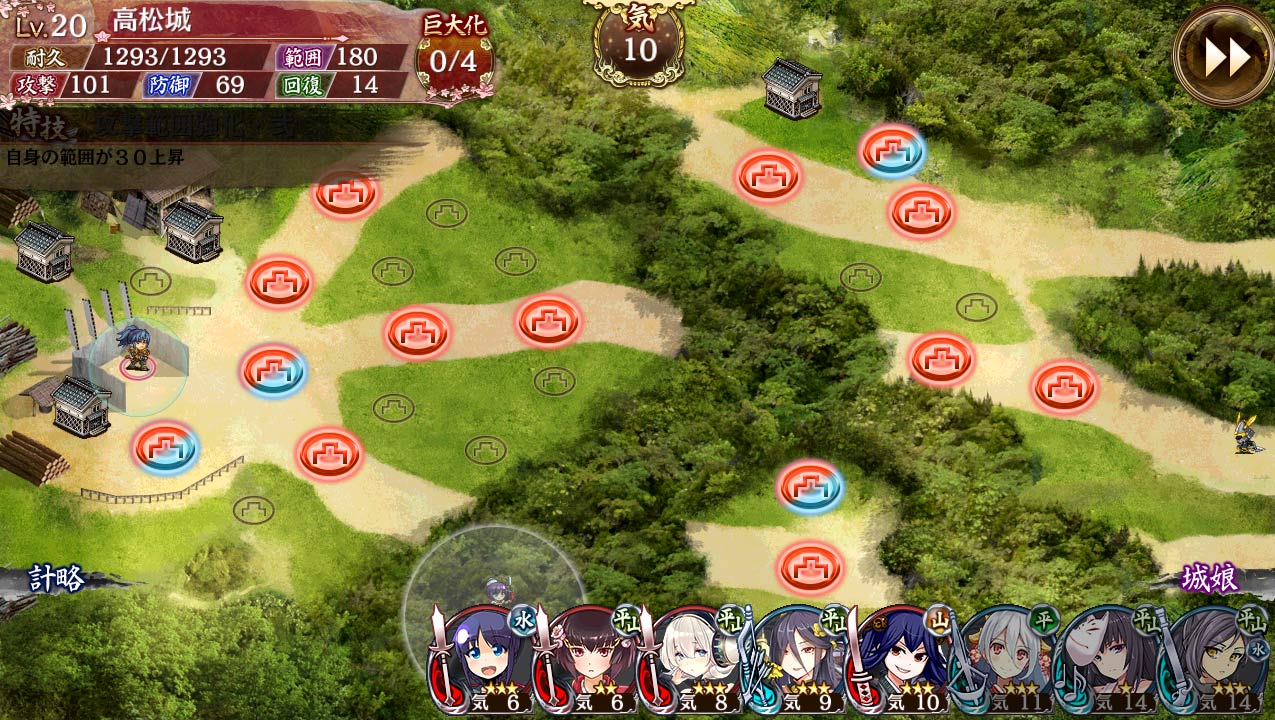Choose the blue-haired sword girl costing 10
This screenshot has width=1275, height=720.
[902, 660]
